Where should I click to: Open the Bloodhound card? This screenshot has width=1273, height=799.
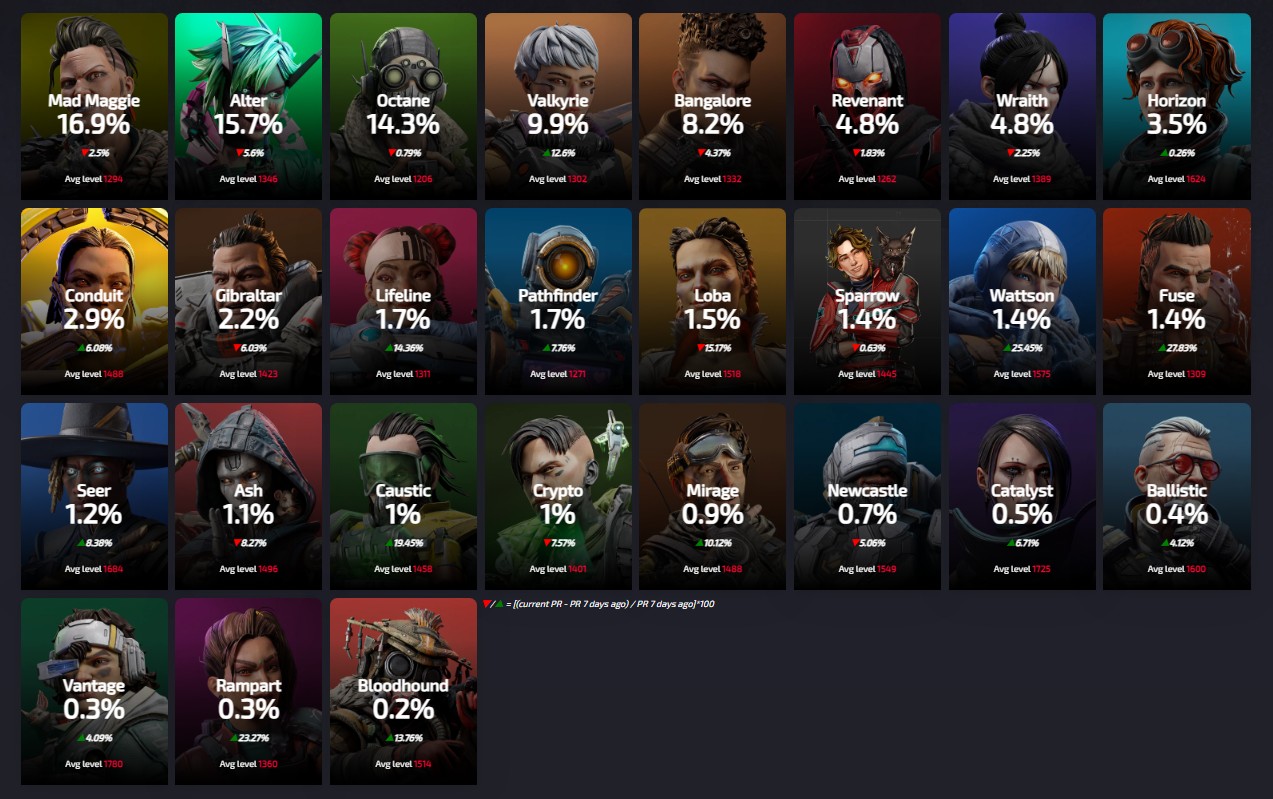point(403,691)
